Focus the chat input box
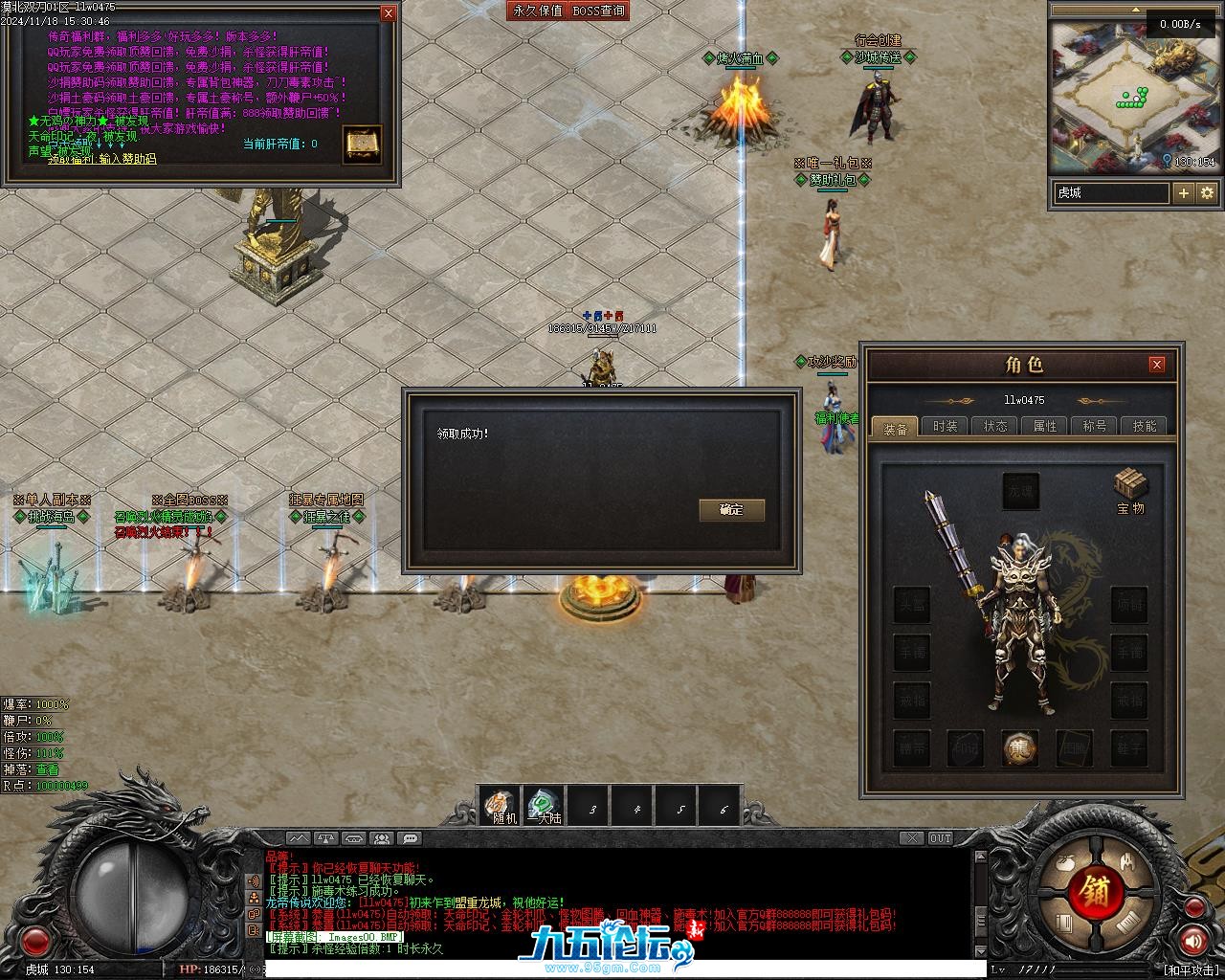This screenshot has width=1225, height=980. (x=622, y=970)
